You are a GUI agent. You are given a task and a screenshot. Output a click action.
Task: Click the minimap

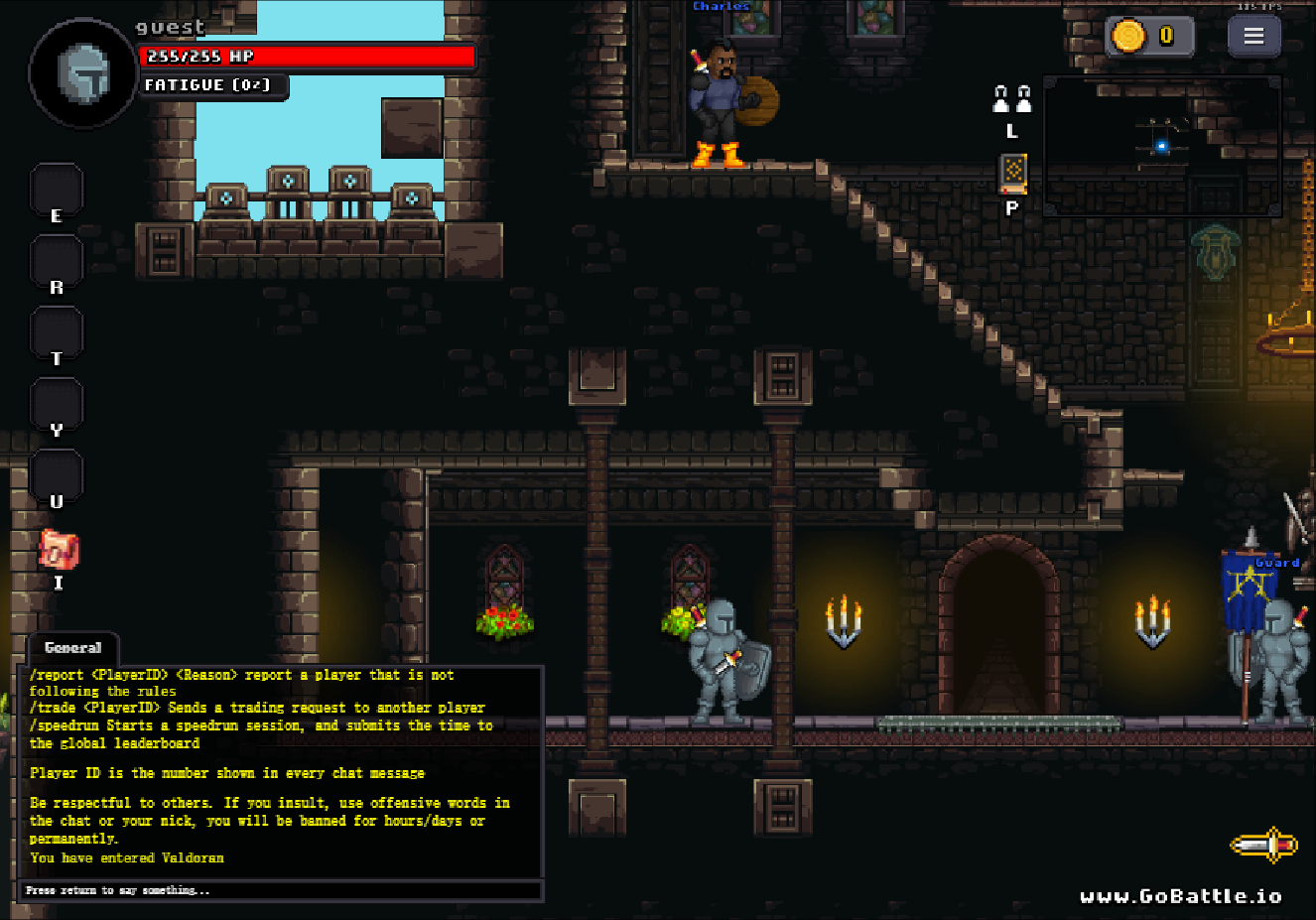(1162, 146)
